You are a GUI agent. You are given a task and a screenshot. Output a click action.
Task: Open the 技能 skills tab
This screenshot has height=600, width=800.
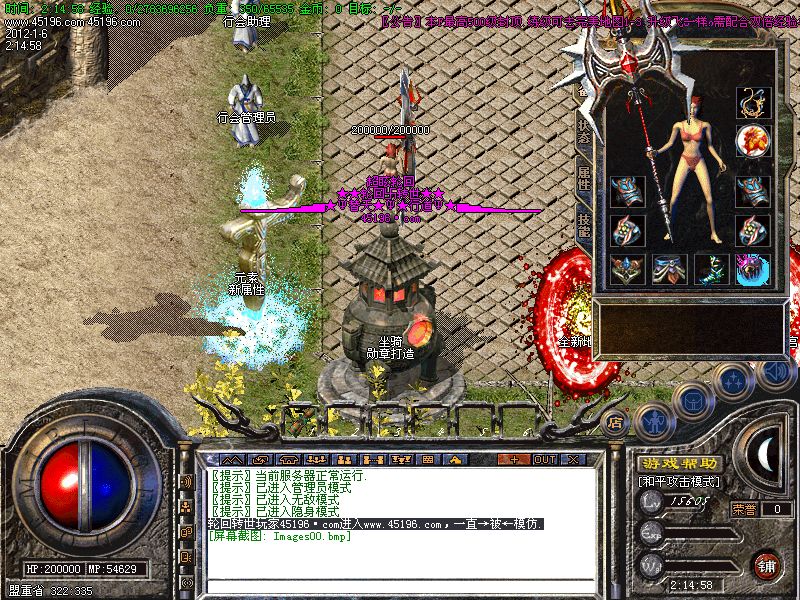point(585,226)
